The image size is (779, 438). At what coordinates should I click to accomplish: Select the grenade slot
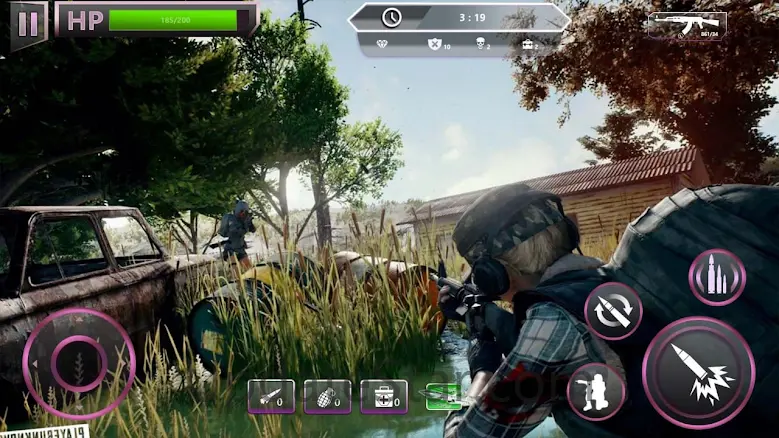tap(328, 397)
